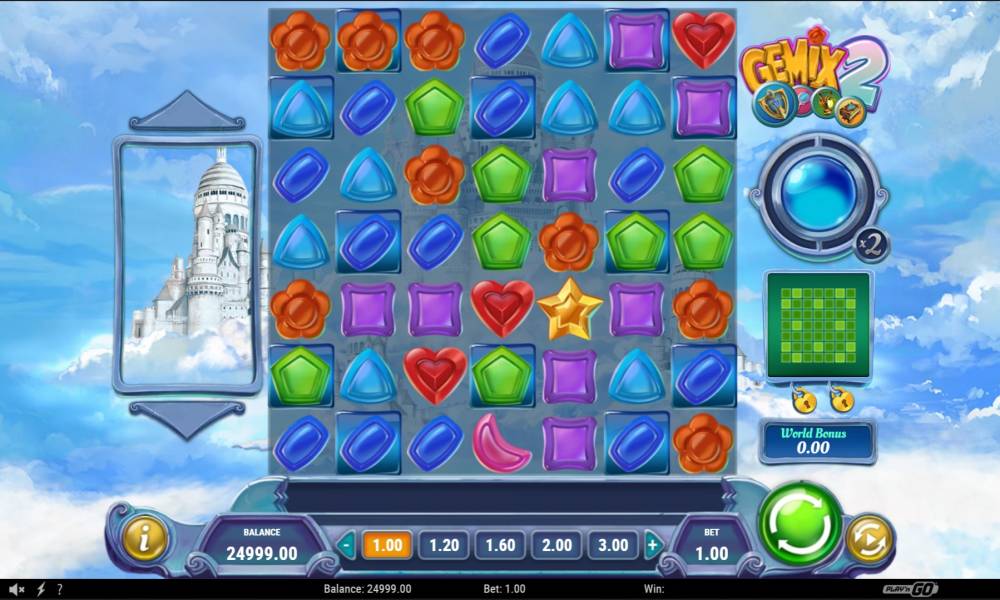1000x600 pixels.
Task: Pick the 3.00 bet option
Action: [x=612, y=545]
